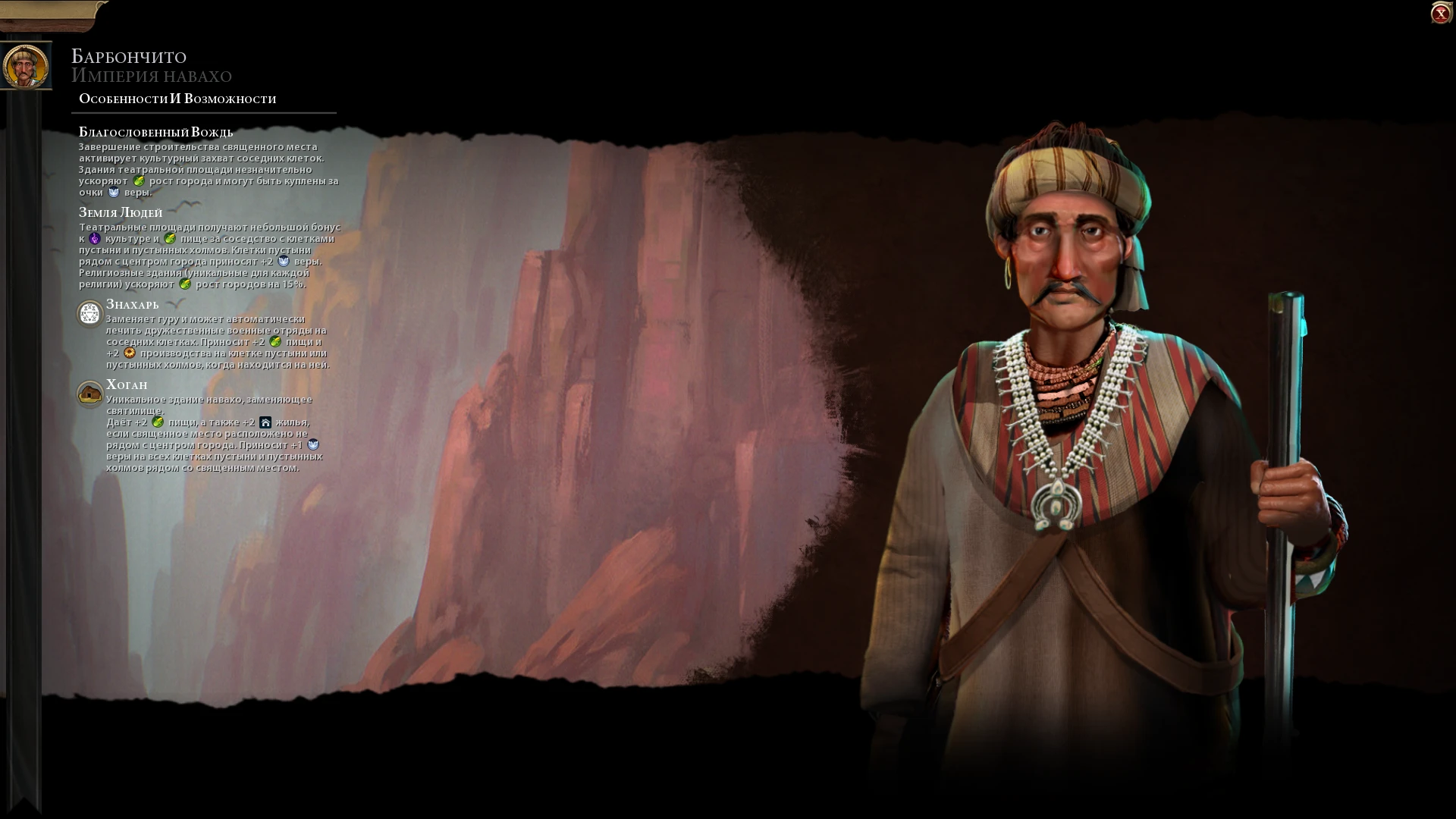Click the leader banner strip on left edge
1456x819 pixels.
(x=25, y=379)
